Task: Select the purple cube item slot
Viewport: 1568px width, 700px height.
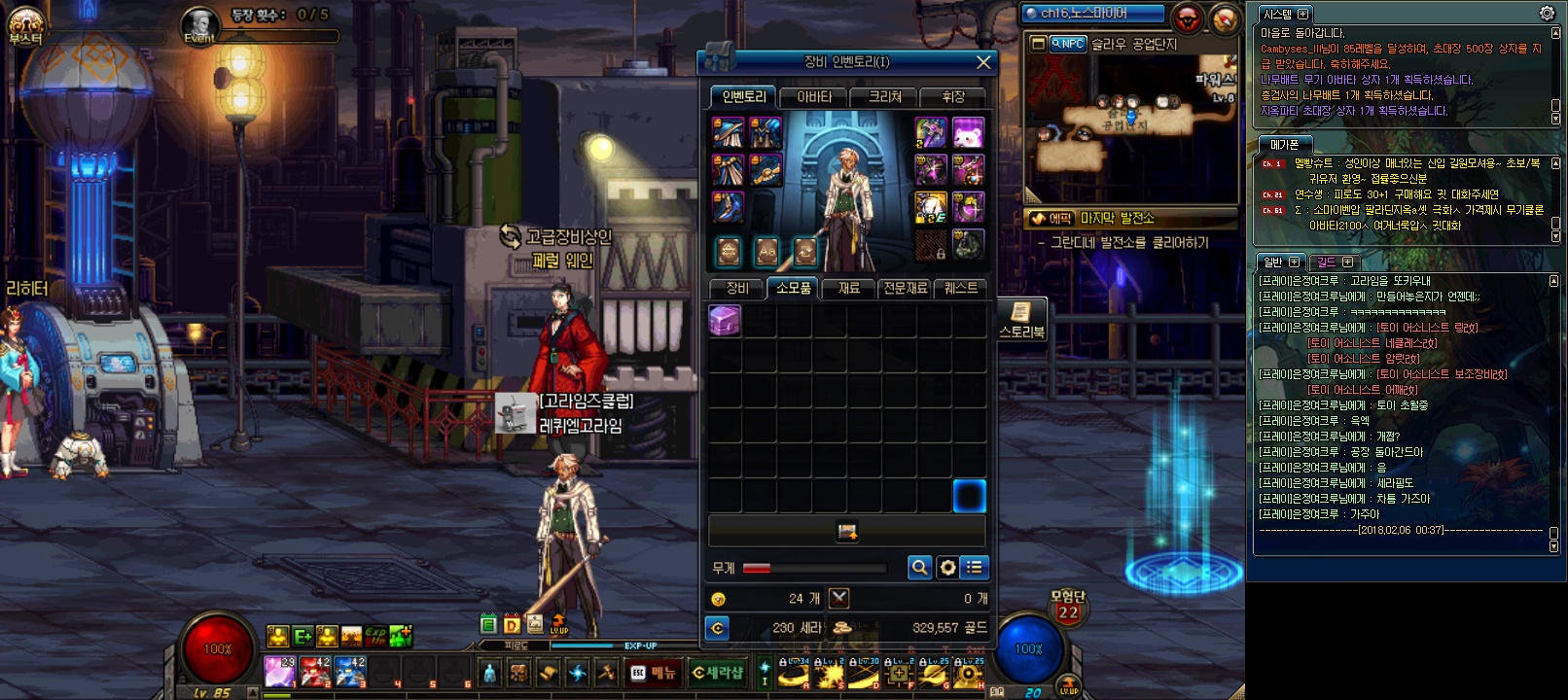Action: pos(725,320)
